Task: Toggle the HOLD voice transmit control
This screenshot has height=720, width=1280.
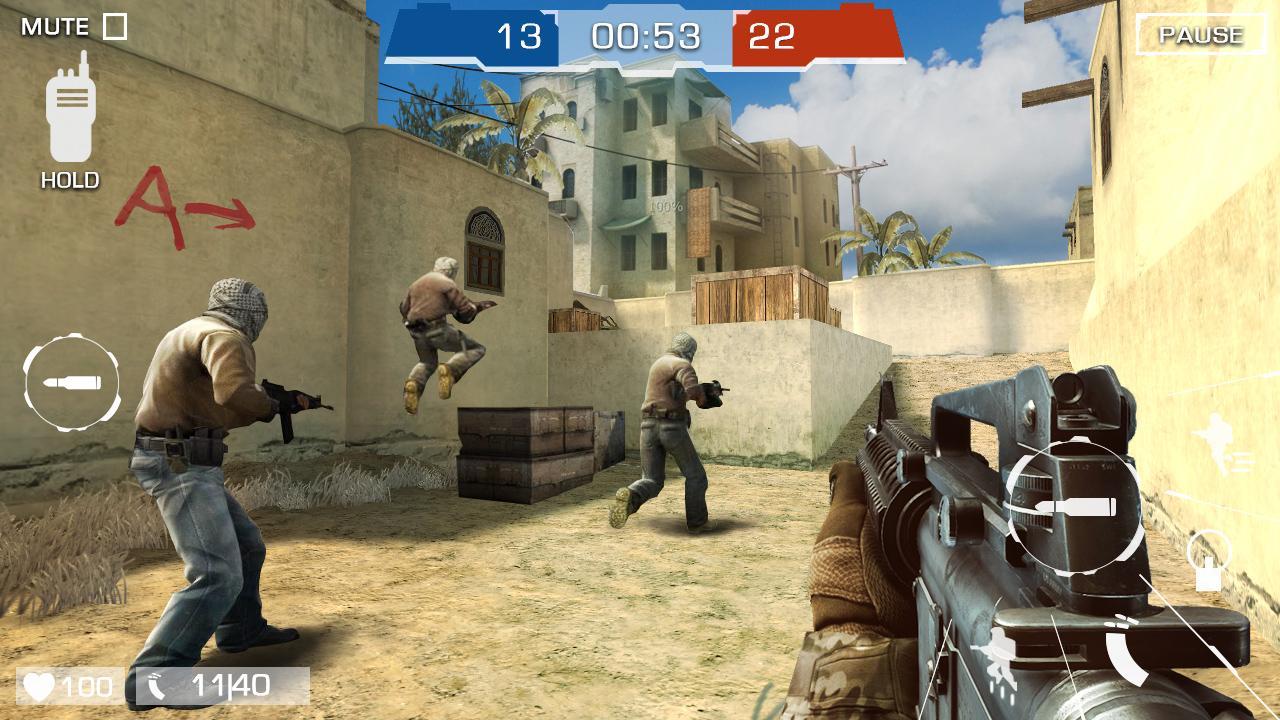Action: point(68,181)
